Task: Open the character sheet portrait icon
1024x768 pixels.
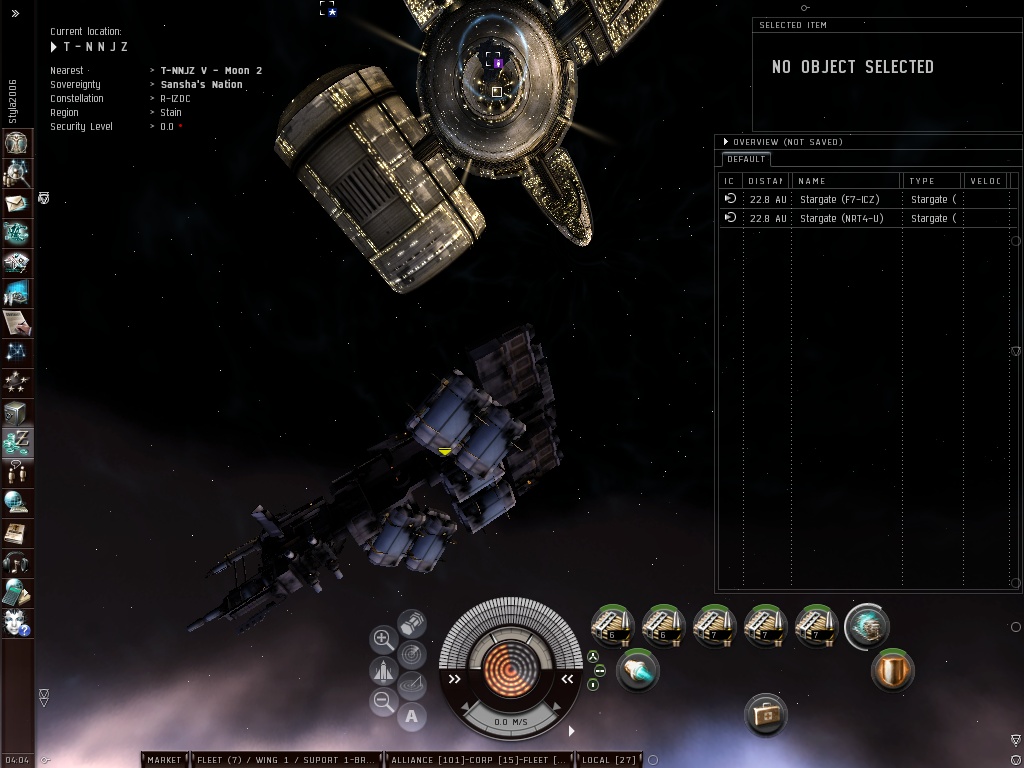Action: tap(17, 142)
